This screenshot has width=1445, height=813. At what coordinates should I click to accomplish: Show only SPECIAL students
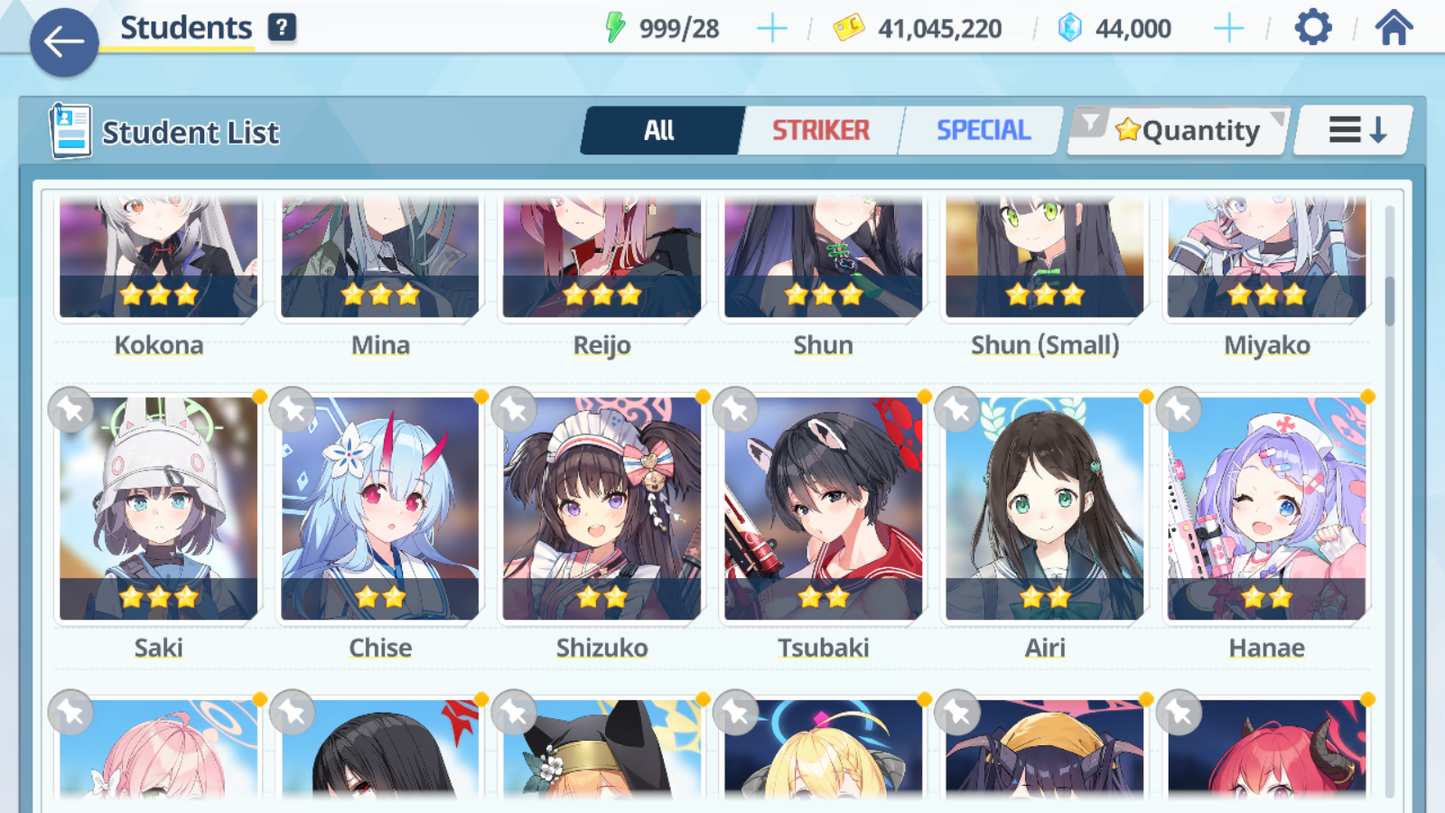pyautogui.click(x=982, y=130)
